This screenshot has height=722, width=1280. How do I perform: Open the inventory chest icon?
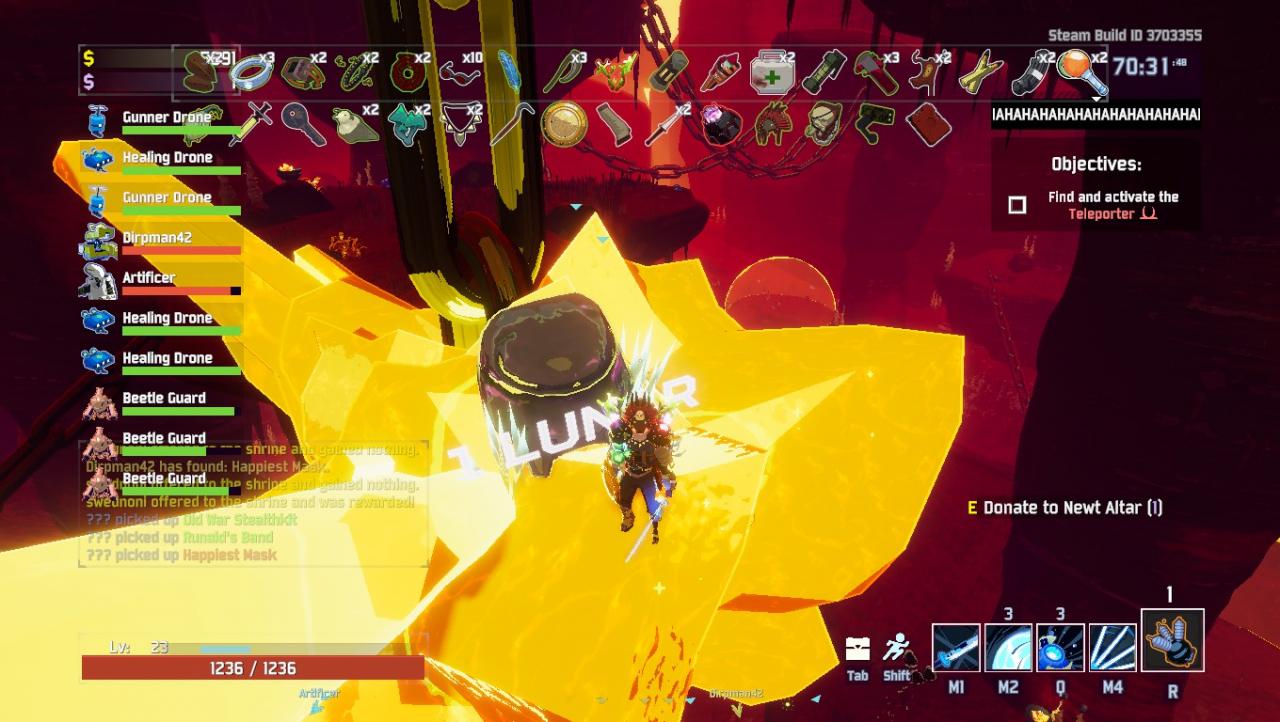click(x=857, y=648)
